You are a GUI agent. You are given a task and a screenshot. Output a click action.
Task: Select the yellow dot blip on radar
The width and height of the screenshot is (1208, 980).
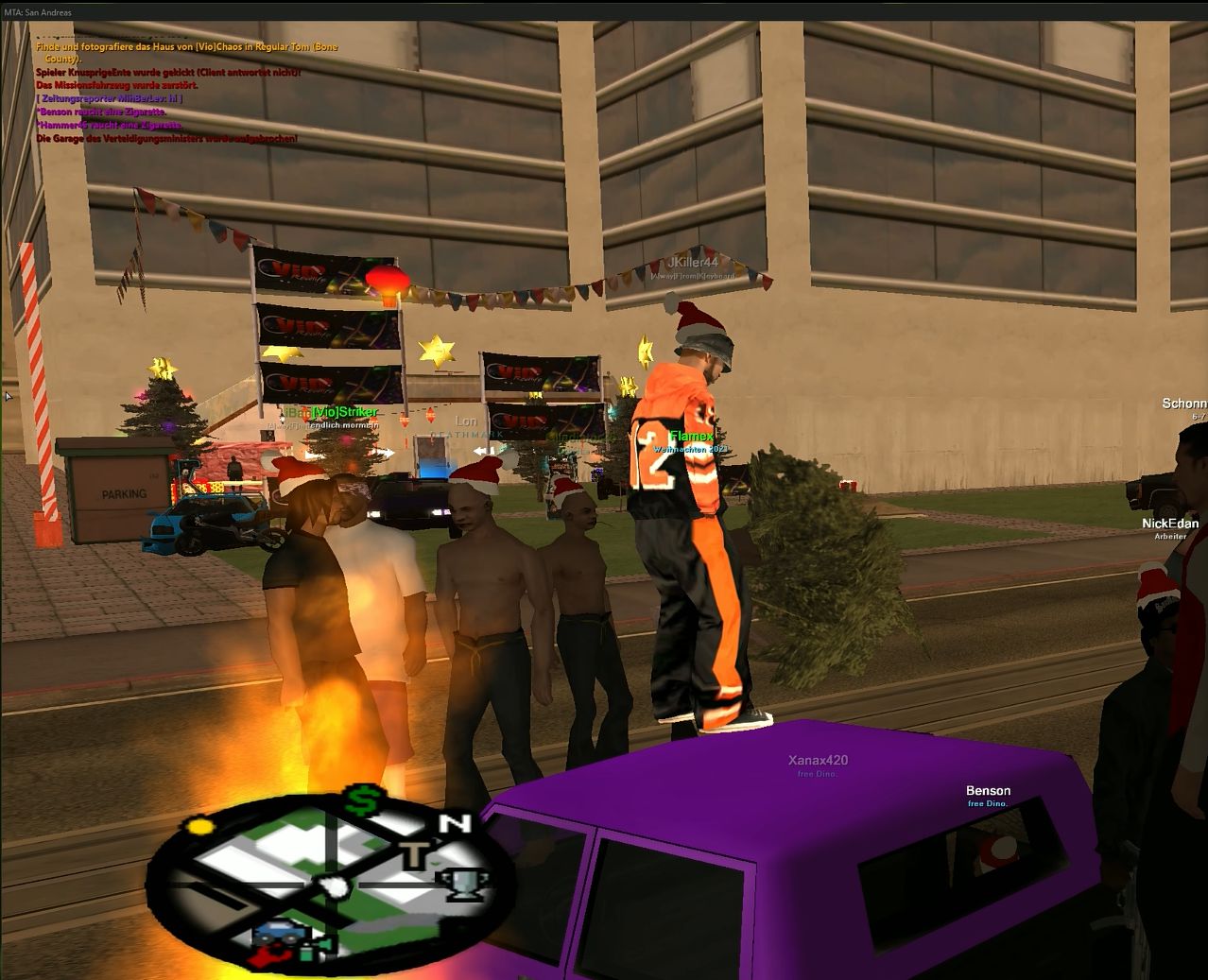(x=199, y=827)
